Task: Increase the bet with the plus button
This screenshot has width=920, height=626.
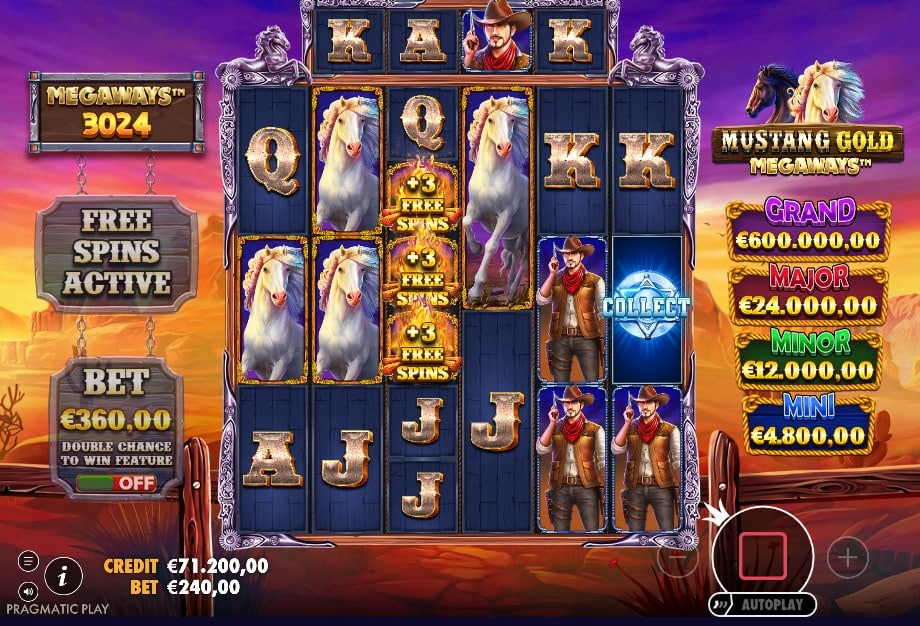Action: tap(848, 557)
